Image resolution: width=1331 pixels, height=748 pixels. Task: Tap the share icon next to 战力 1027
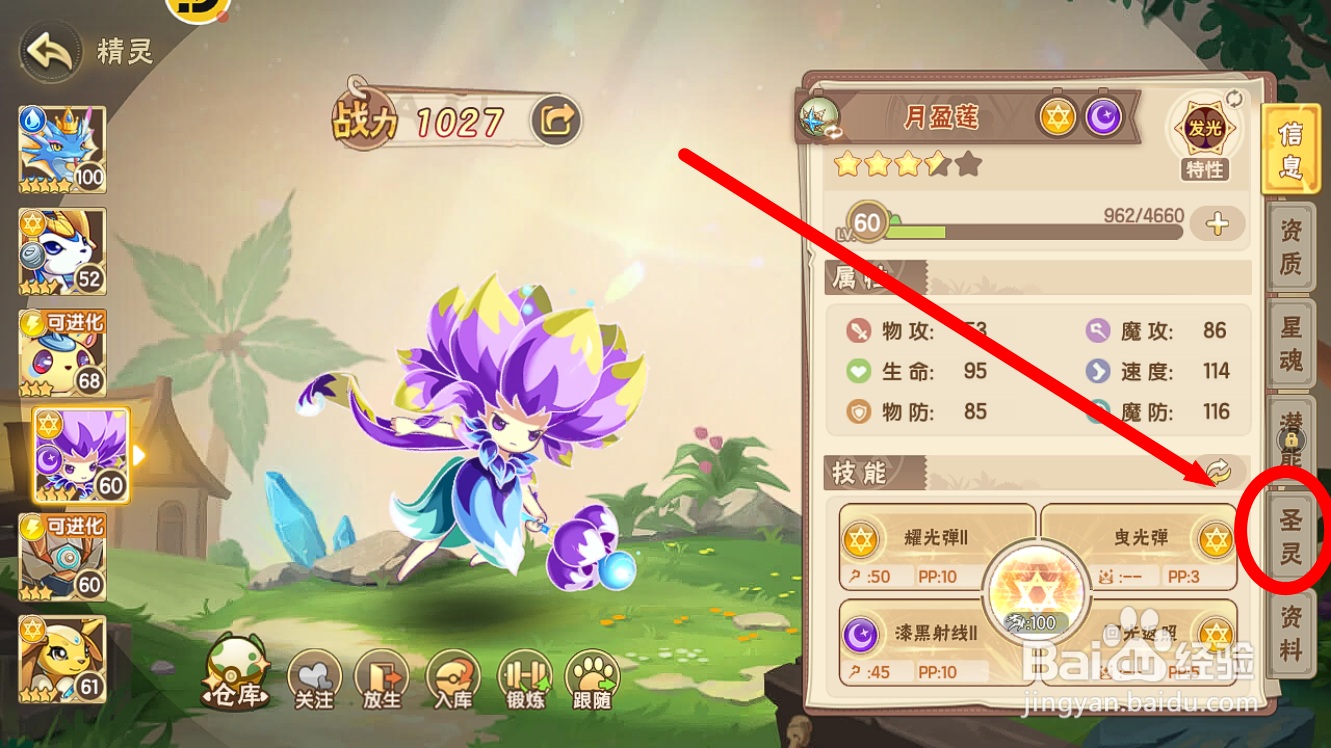[x=556, y=119]
